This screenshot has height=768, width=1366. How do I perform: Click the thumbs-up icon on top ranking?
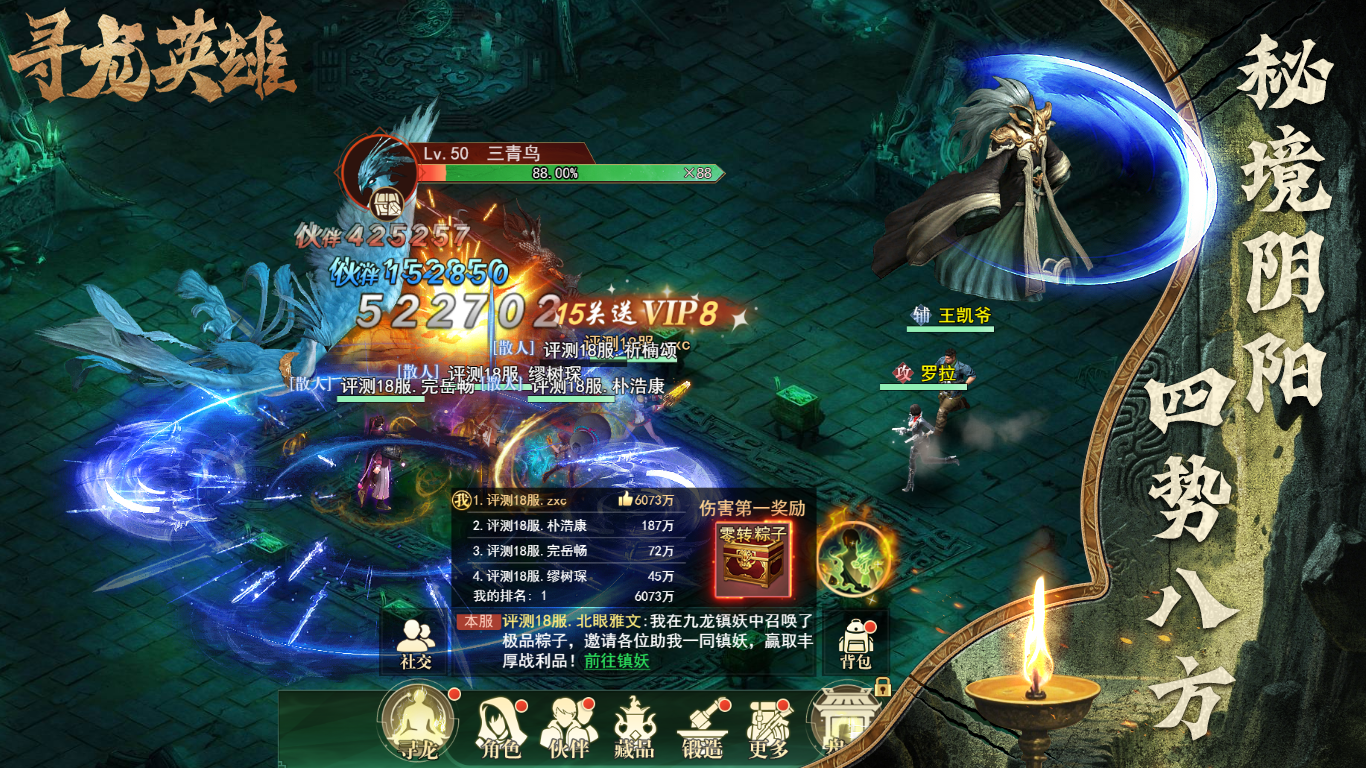point(625,500)
